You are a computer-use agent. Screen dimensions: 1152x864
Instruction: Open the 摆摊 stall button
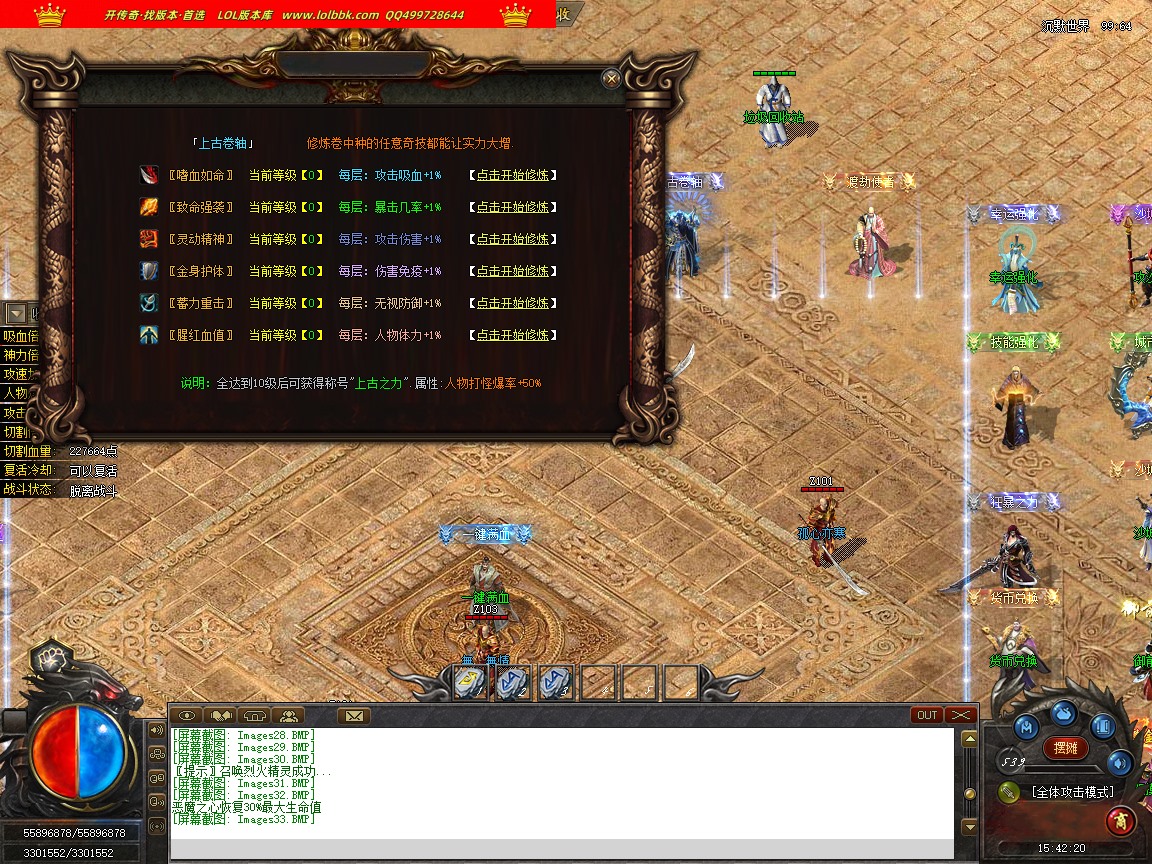[1065, 747]
